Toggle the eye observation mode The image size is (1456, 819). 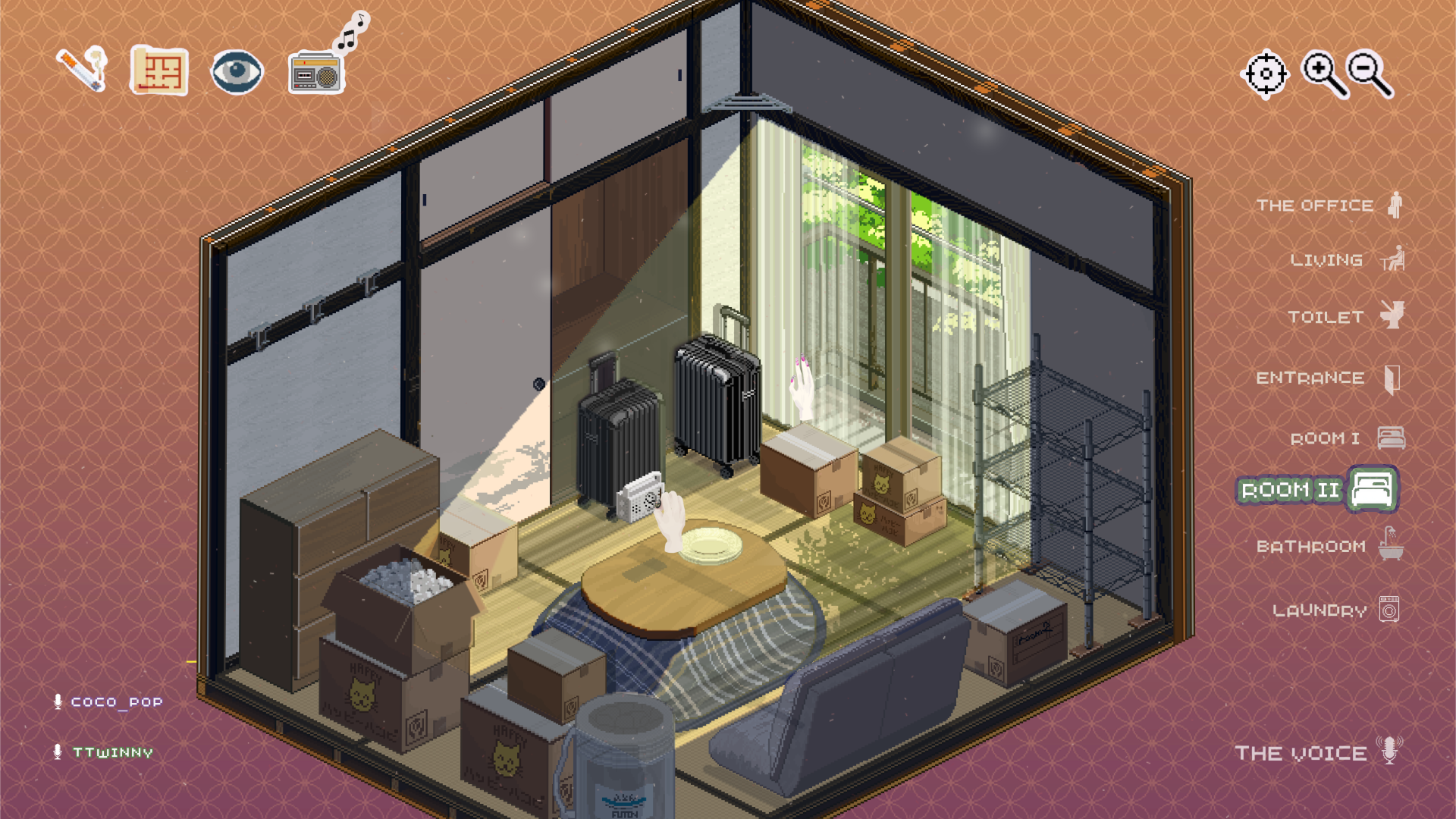coord(237,71)
